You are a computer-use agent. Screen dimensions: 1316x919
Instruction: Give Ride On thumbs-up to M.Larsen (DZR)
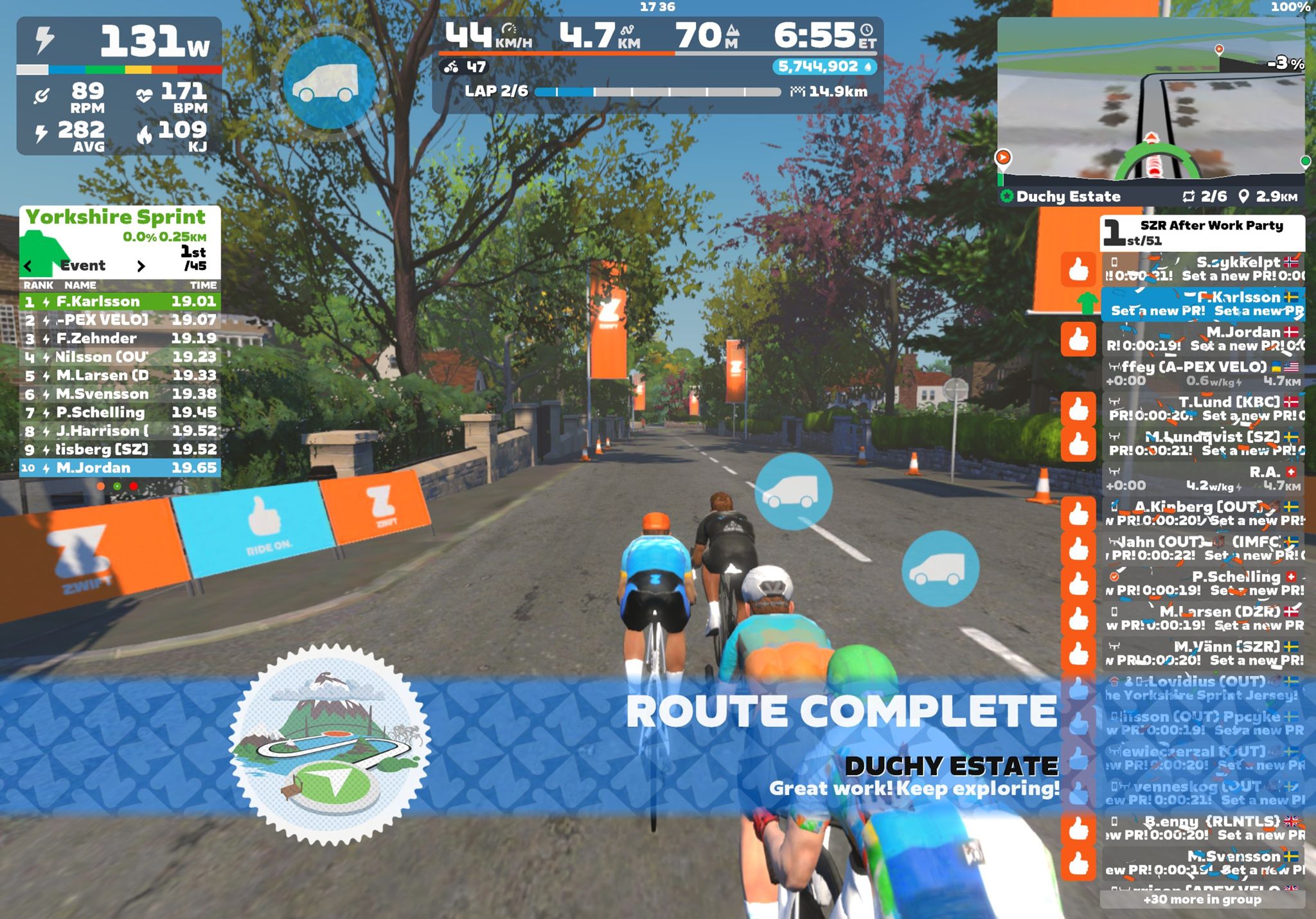(1078, 619)
